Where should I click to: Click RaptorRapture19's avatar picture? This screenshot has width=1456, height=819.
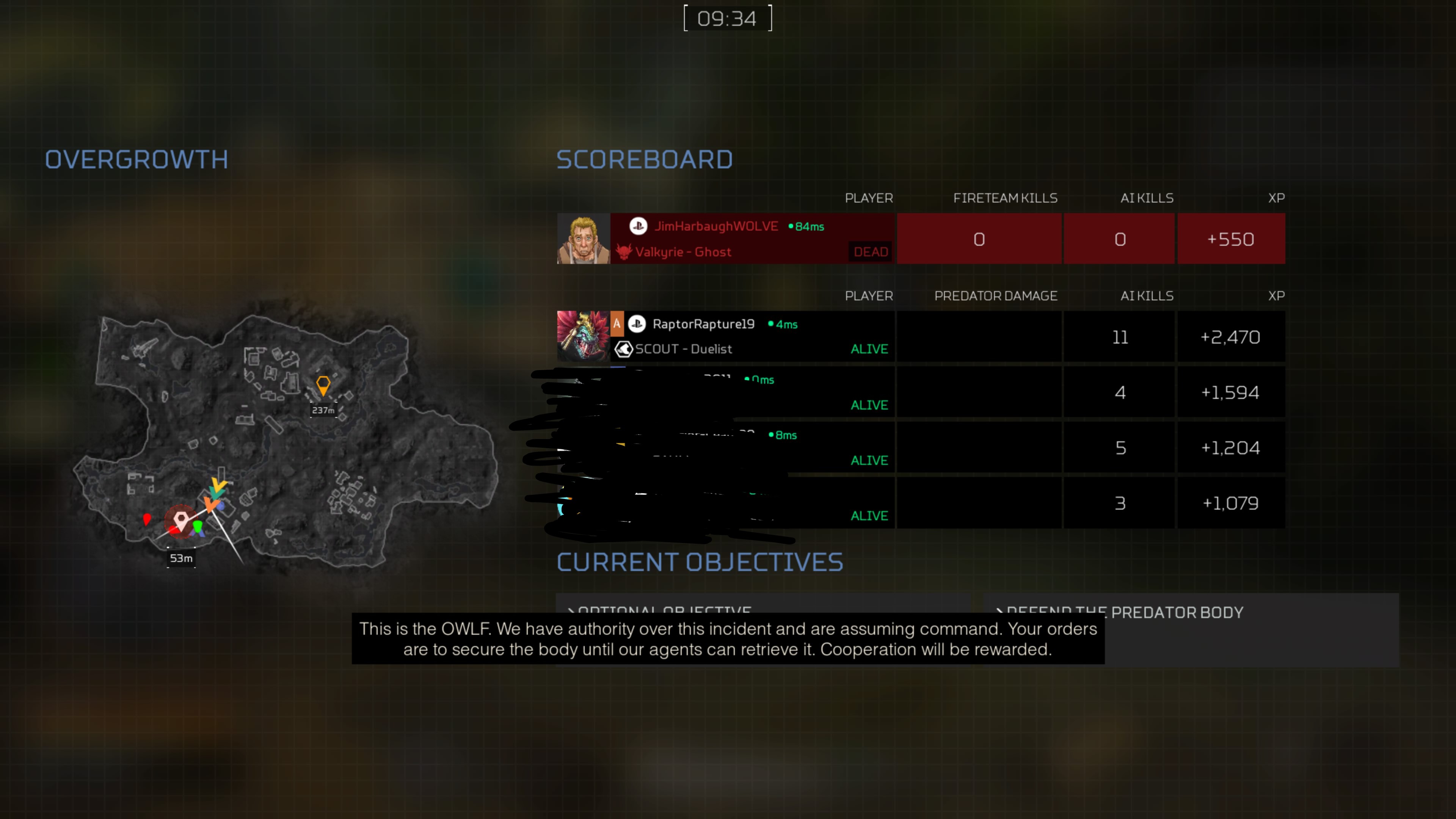583,336
